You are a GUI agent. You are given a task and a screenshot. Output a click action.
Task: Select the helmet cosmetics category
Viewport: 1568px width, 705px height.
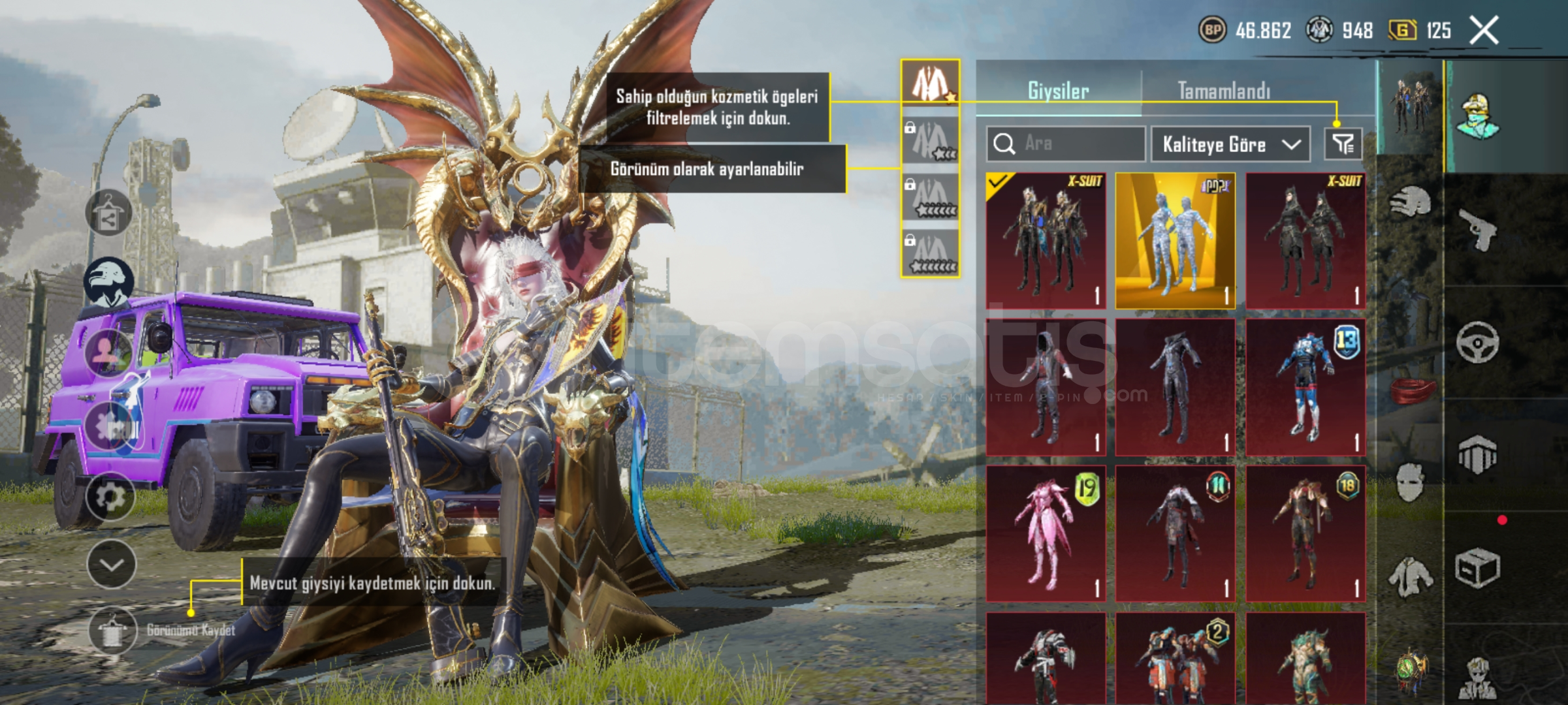[x=1411, y=202]
